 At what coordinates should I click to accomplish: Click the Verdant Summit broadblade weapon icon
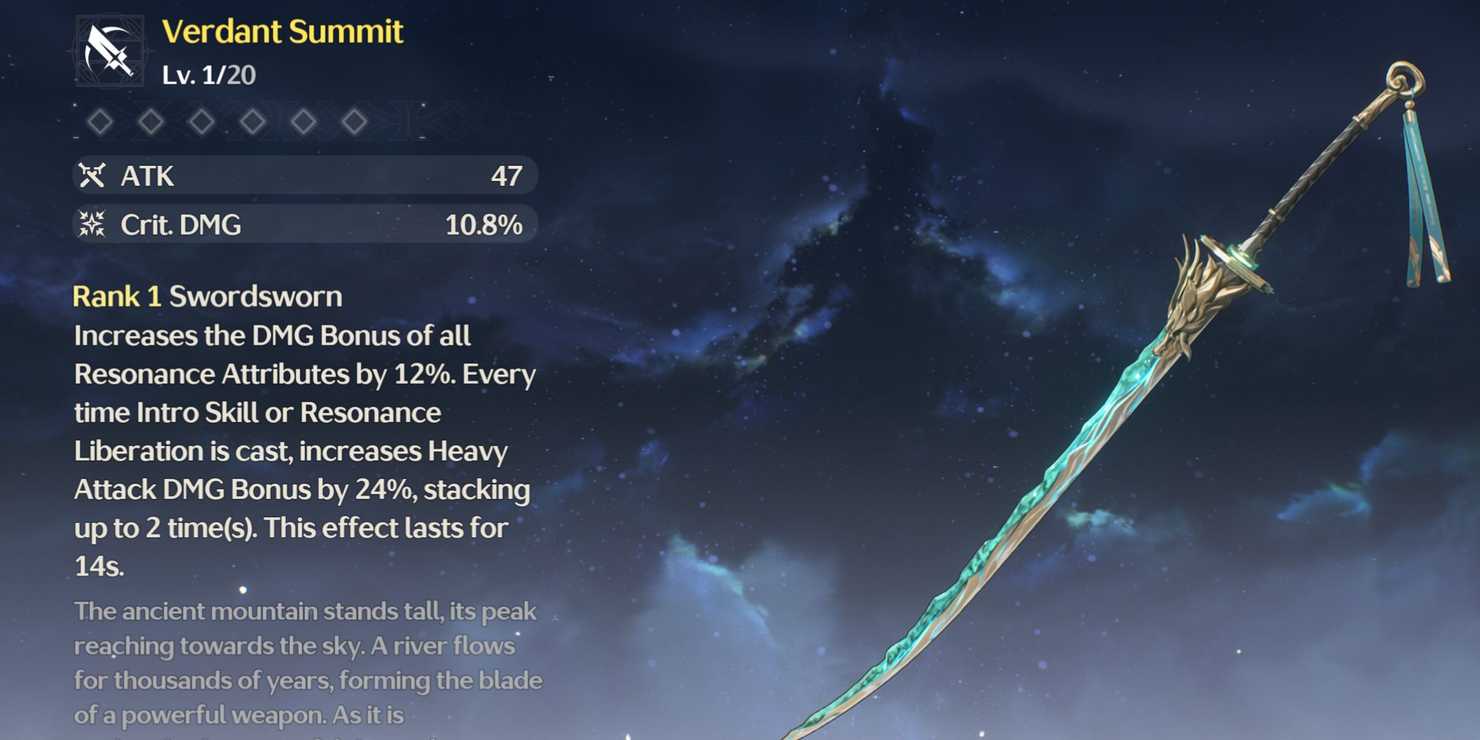pos(110,51)
